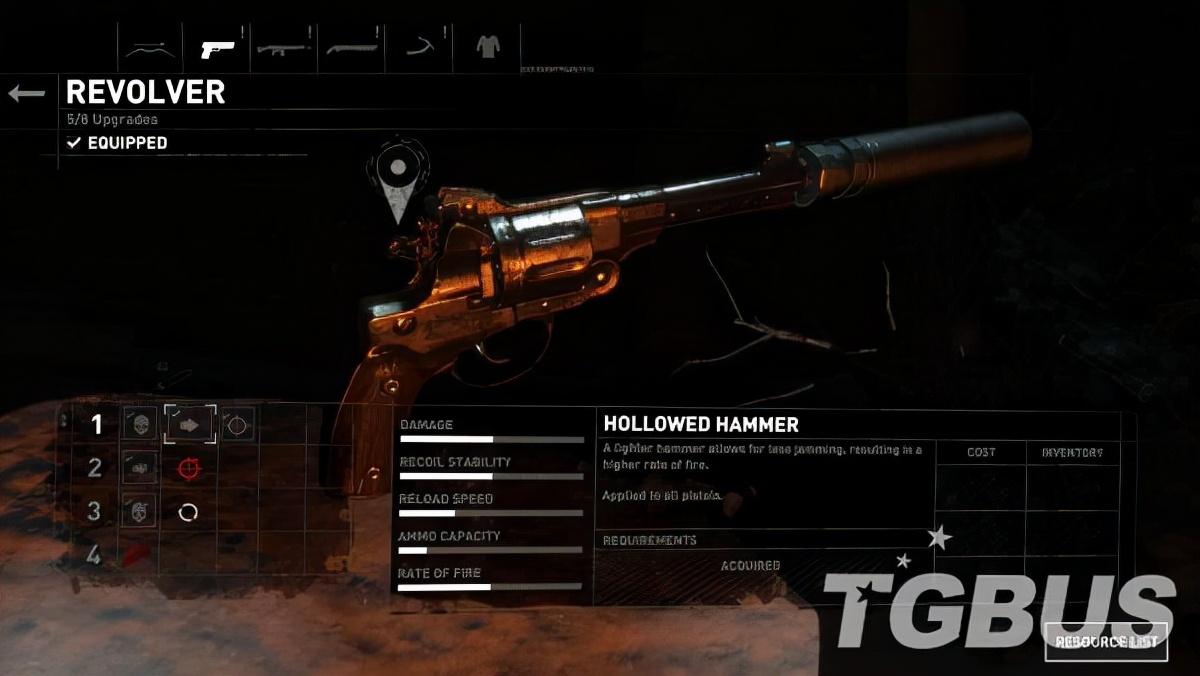Image resolution: width=1200 pixels, height=676 pixels.
Task: Open the outfit shirt tab
Action: [x=487, y=48]
